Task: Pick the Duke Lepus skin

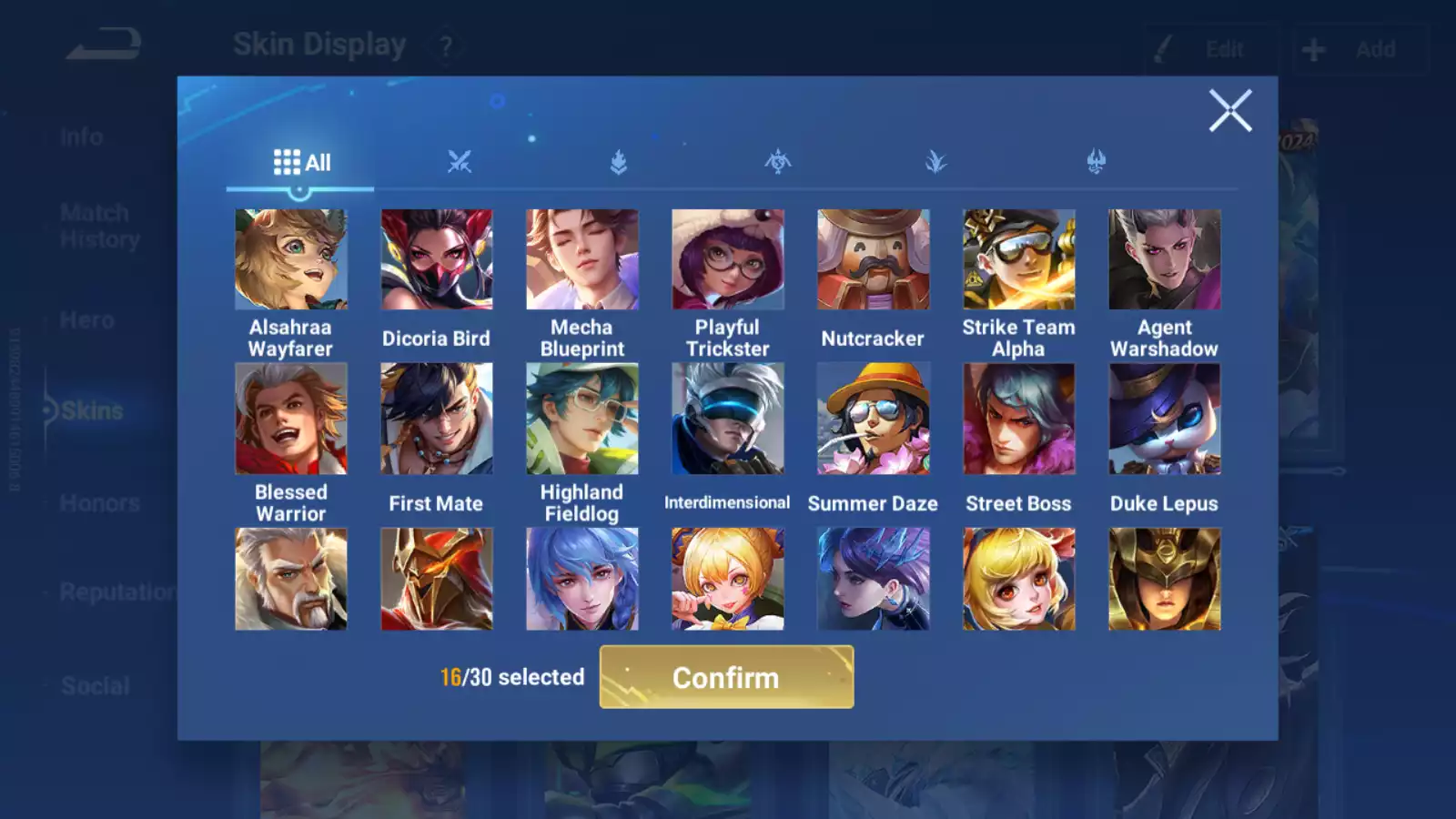Action: tap(1165, 419)
